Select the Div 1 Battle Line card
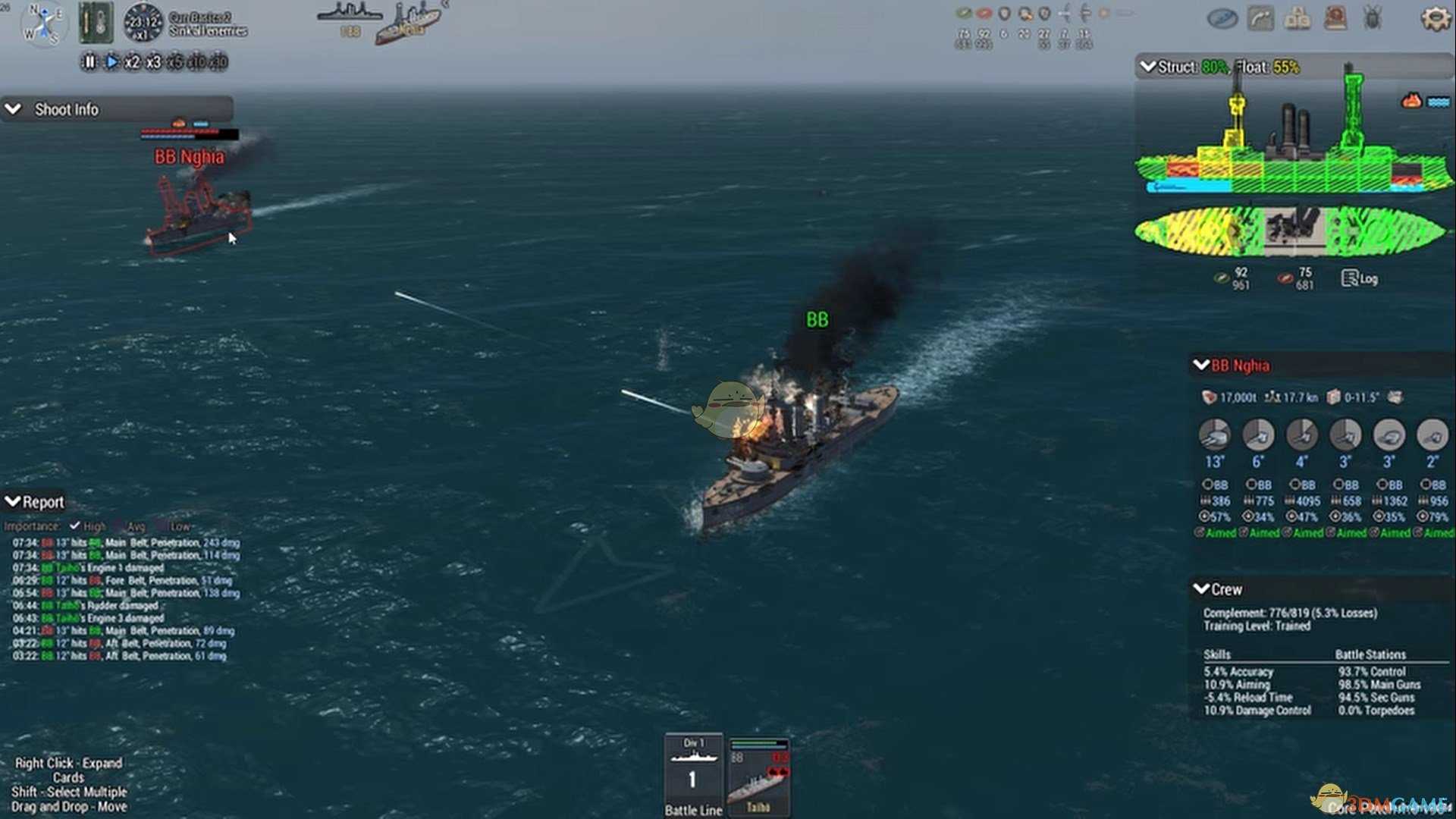Screen dimensions: 1456x819 [693, 775]
